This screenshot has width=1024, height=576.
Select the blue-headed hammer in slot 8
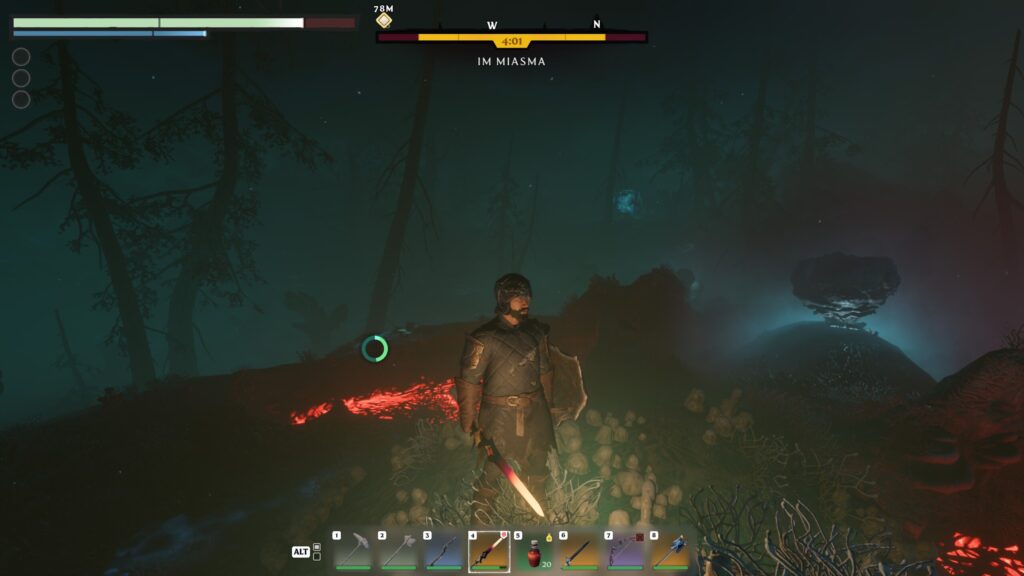(670, 551)
